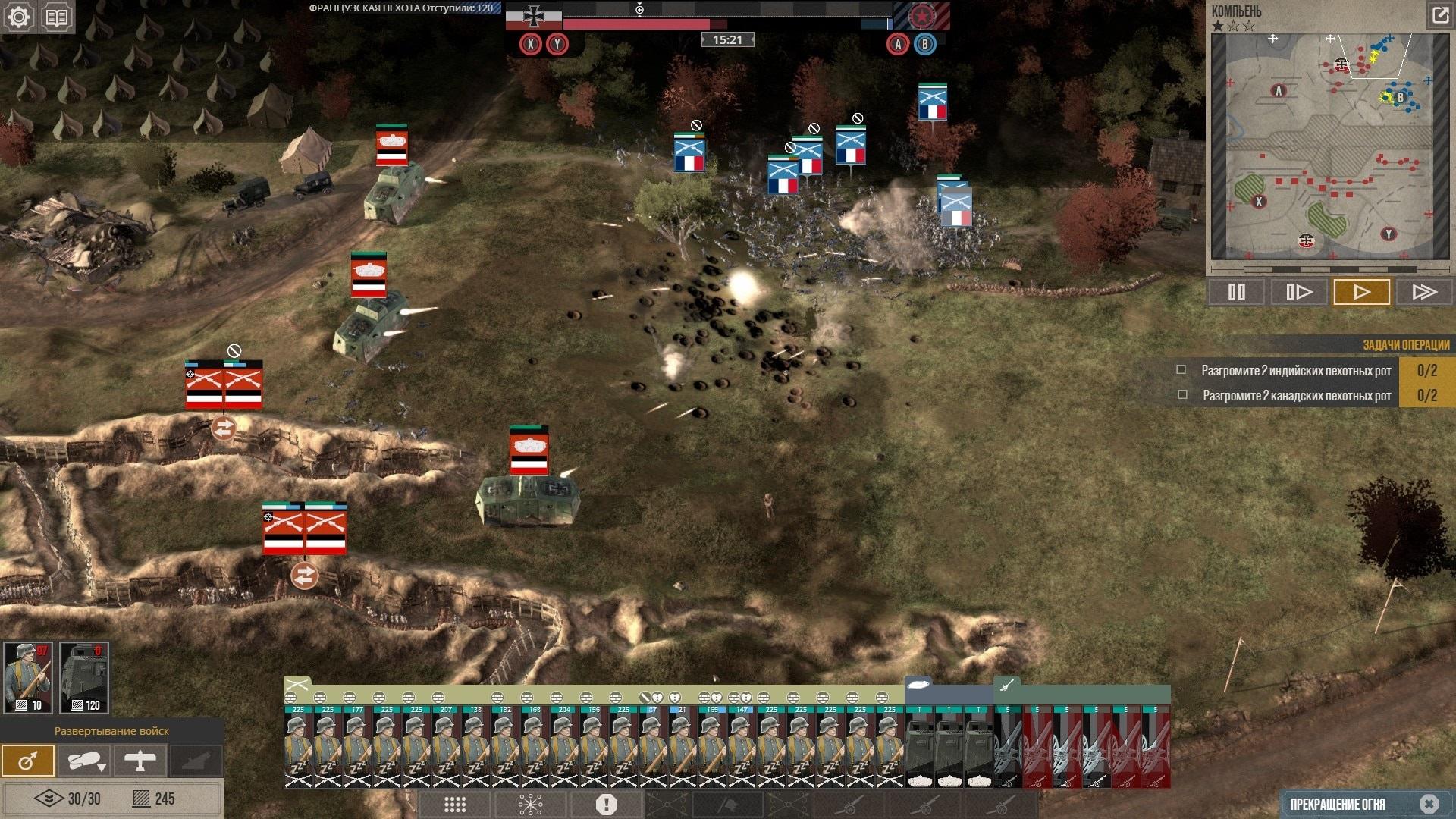The image size is (1456, 819).
Task: Activate fast-forward game speed
Action: click(x=1424, y=292)
